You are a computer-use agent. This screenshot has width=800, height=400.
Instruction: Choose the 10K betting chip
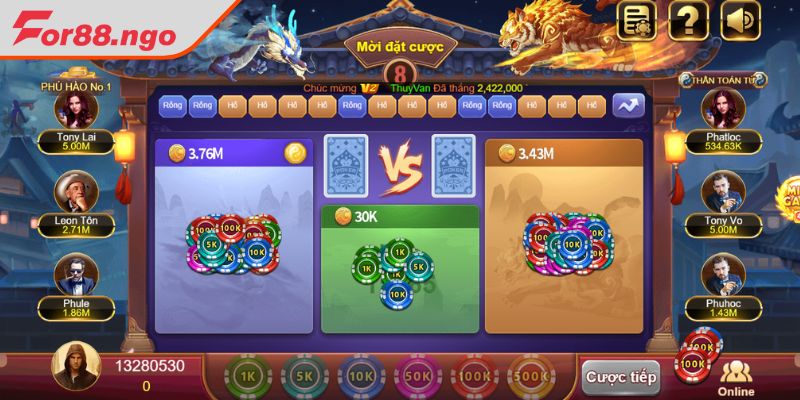(360, 376)
